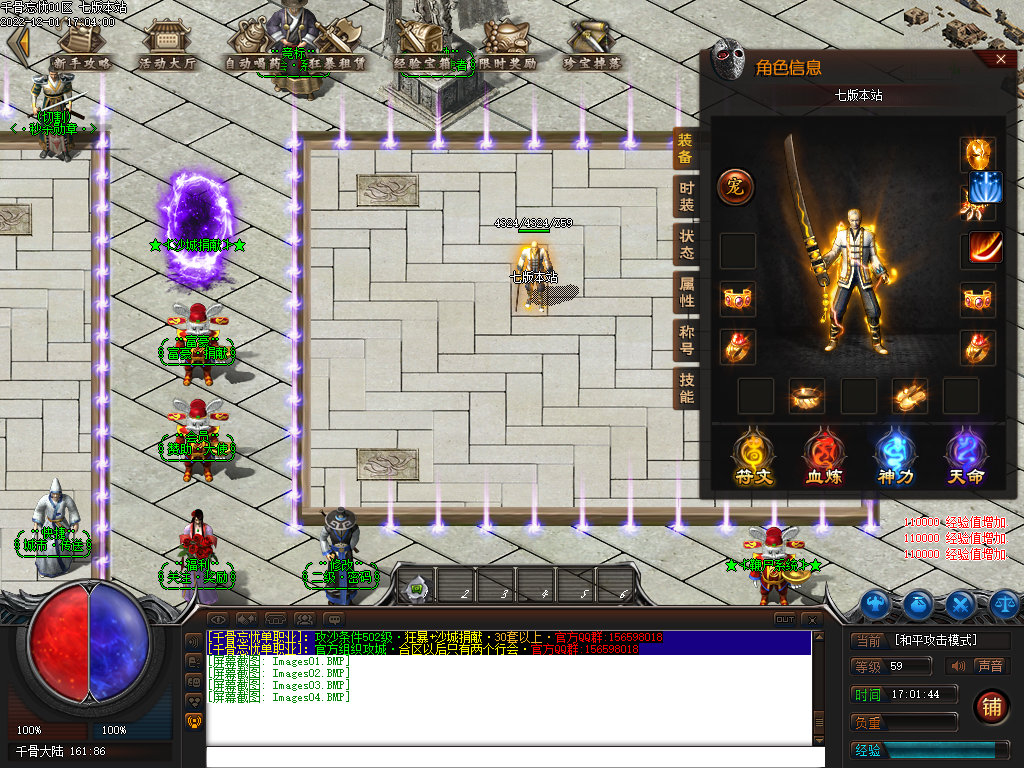
Task: Open the bag icon in the HUD
Action: pyautogui.click(x=918, y=604)
